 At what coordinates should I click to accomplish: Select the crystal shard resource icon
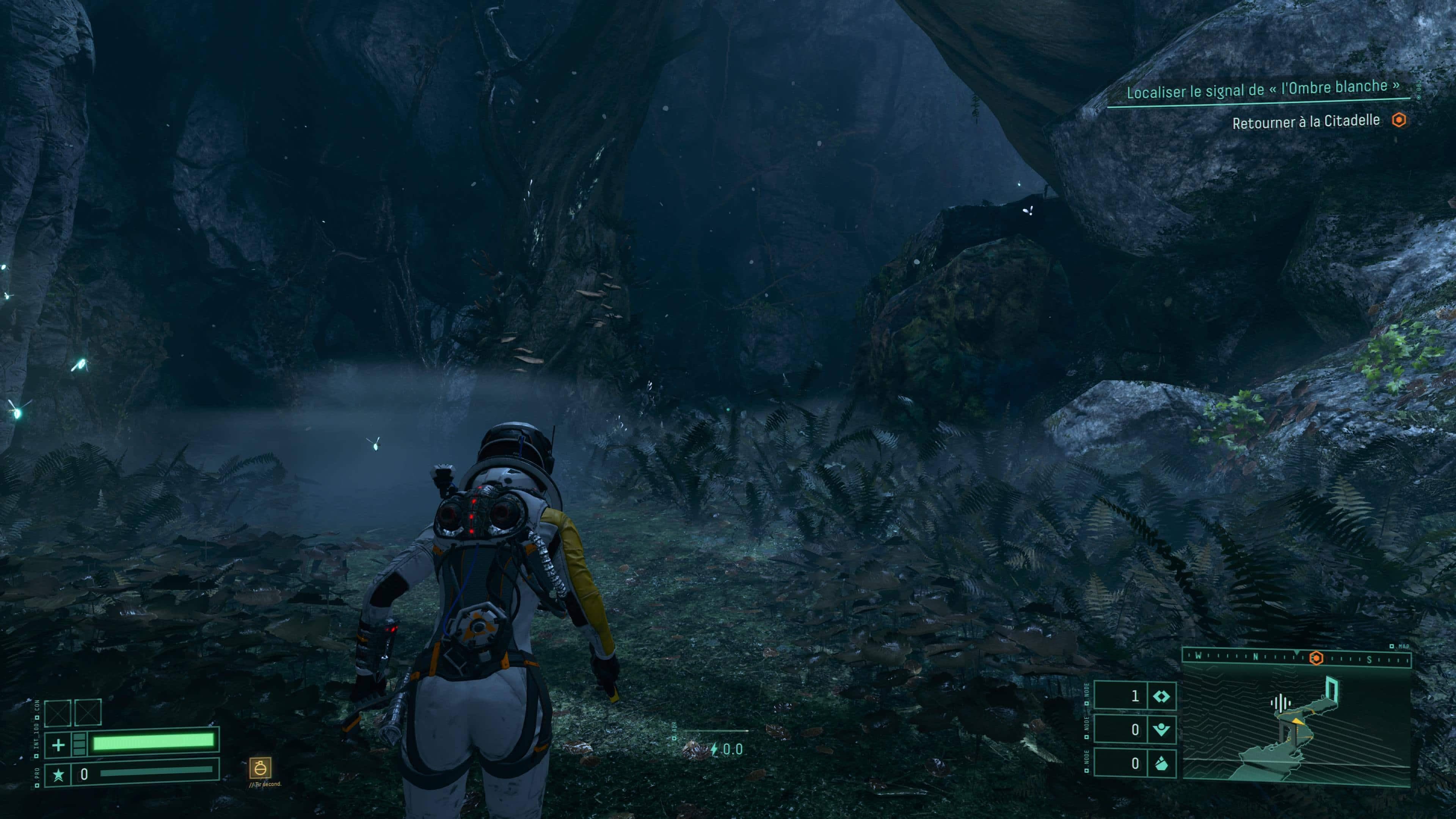click(1161, 764)
